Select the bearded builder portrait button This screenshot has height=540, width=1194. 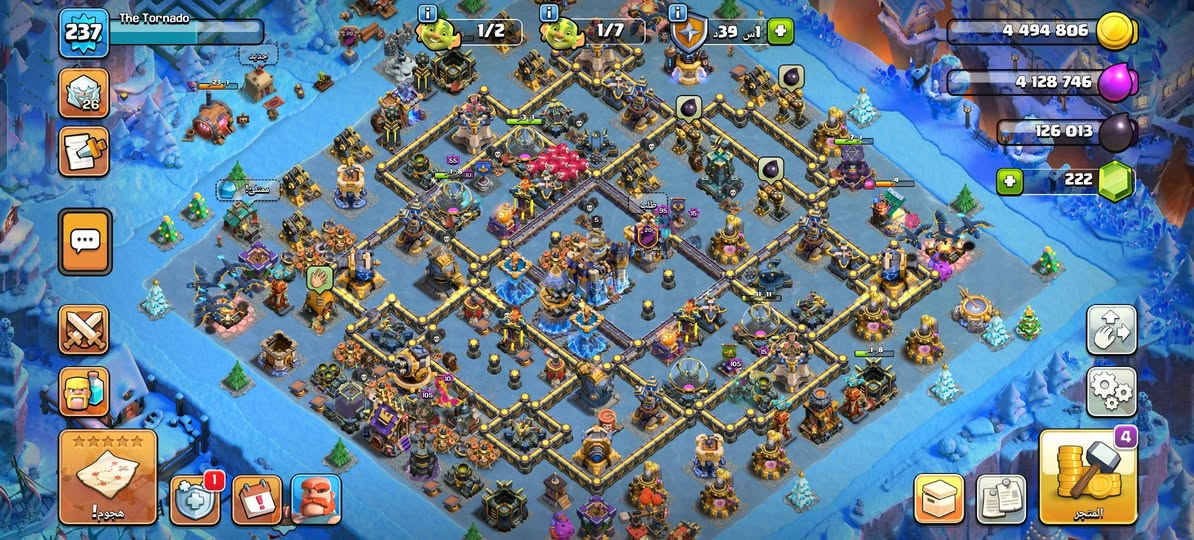click(316, 499)
